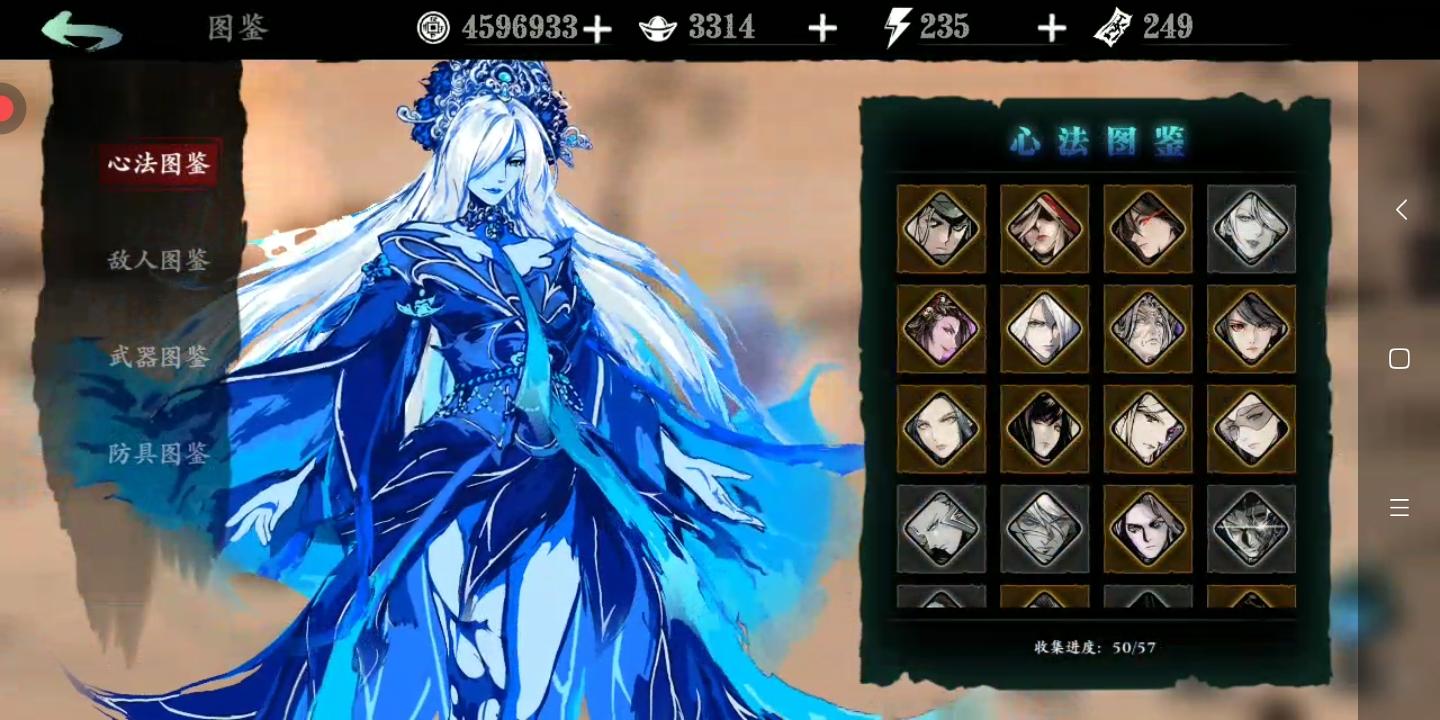The image size is (1440, 720).
Task: Select the first heart method portrait in the grid
Action: click(940, 228)
